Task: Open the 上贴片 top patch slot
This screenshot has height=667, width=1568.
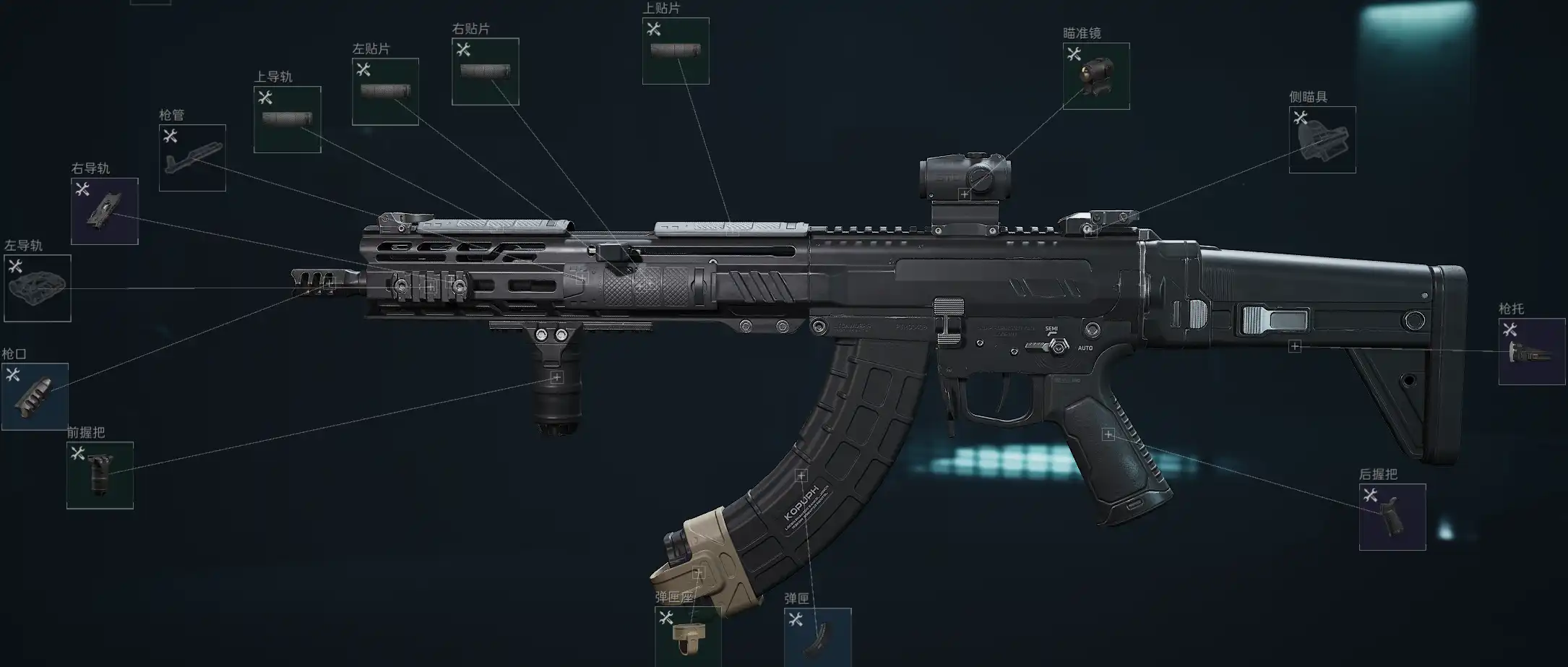Action: (676, 51)
